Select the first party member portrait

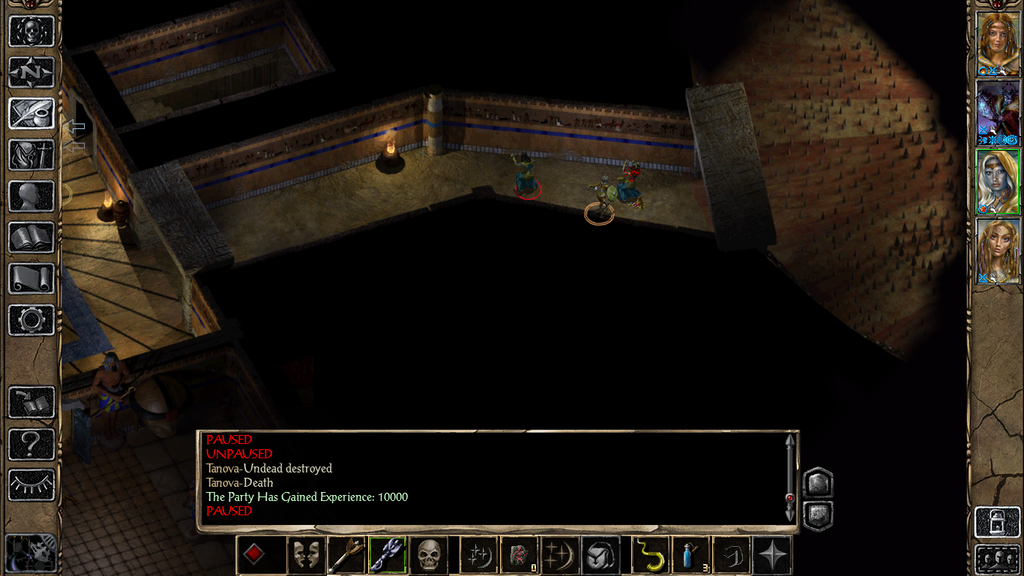997,43
